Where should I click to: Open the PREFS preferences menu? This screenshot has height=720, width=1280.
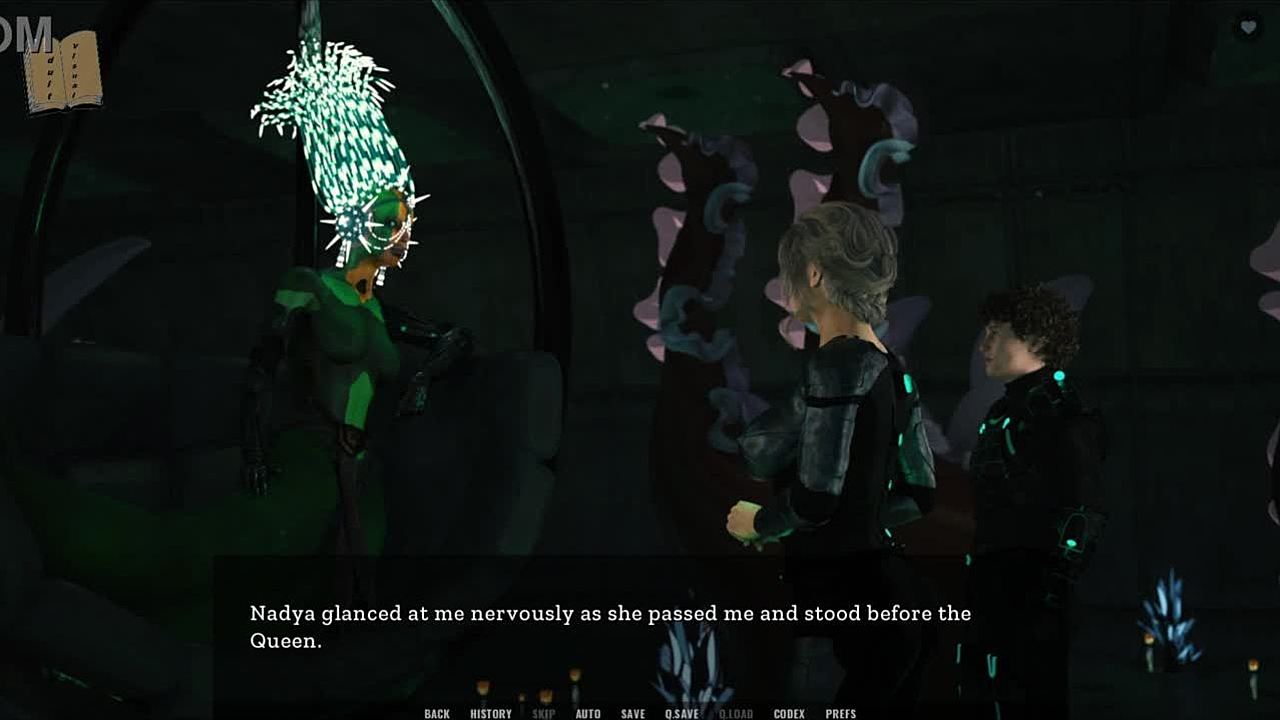point(841,713)
